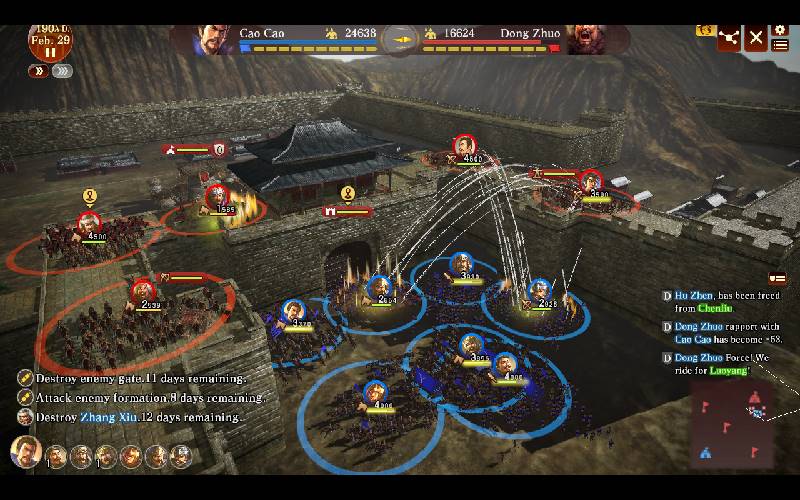Viewport: 800px width, 500px height.
Task: Open the connected nodes tactics button
Action: [x=728, y=38]
